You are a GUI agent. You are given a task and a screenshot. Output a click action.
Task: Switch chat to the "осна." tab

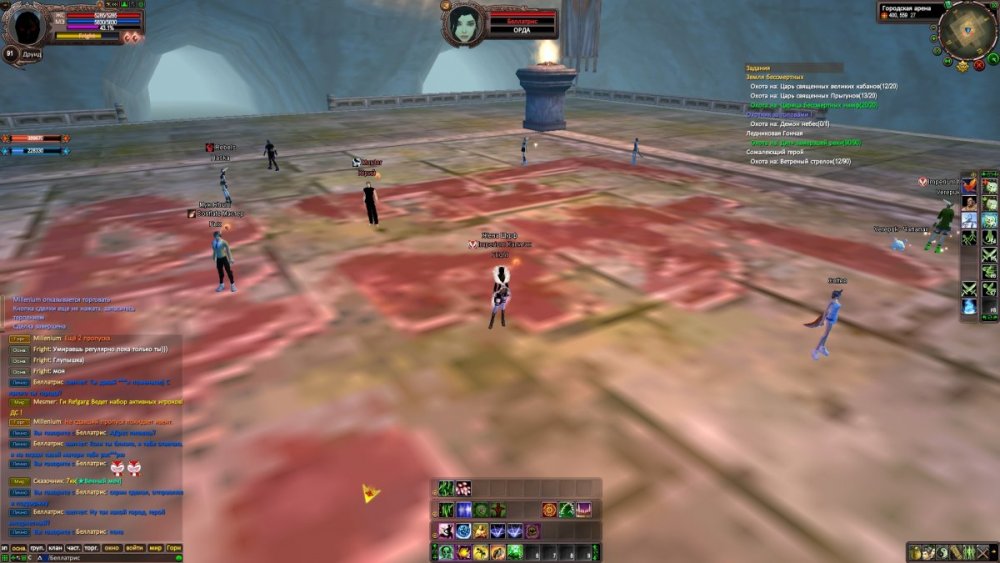point(19,548)
